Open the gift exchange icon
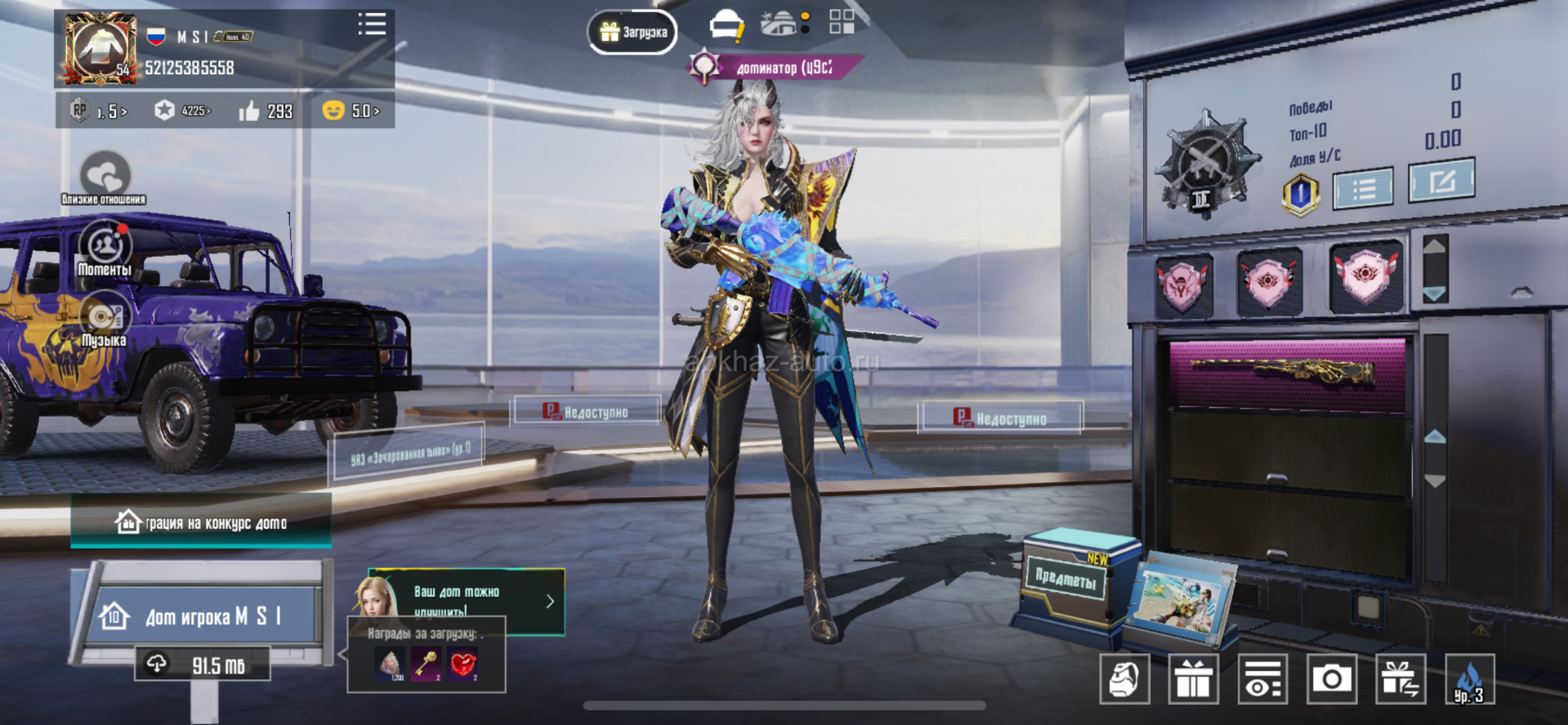 [1400, 679]
